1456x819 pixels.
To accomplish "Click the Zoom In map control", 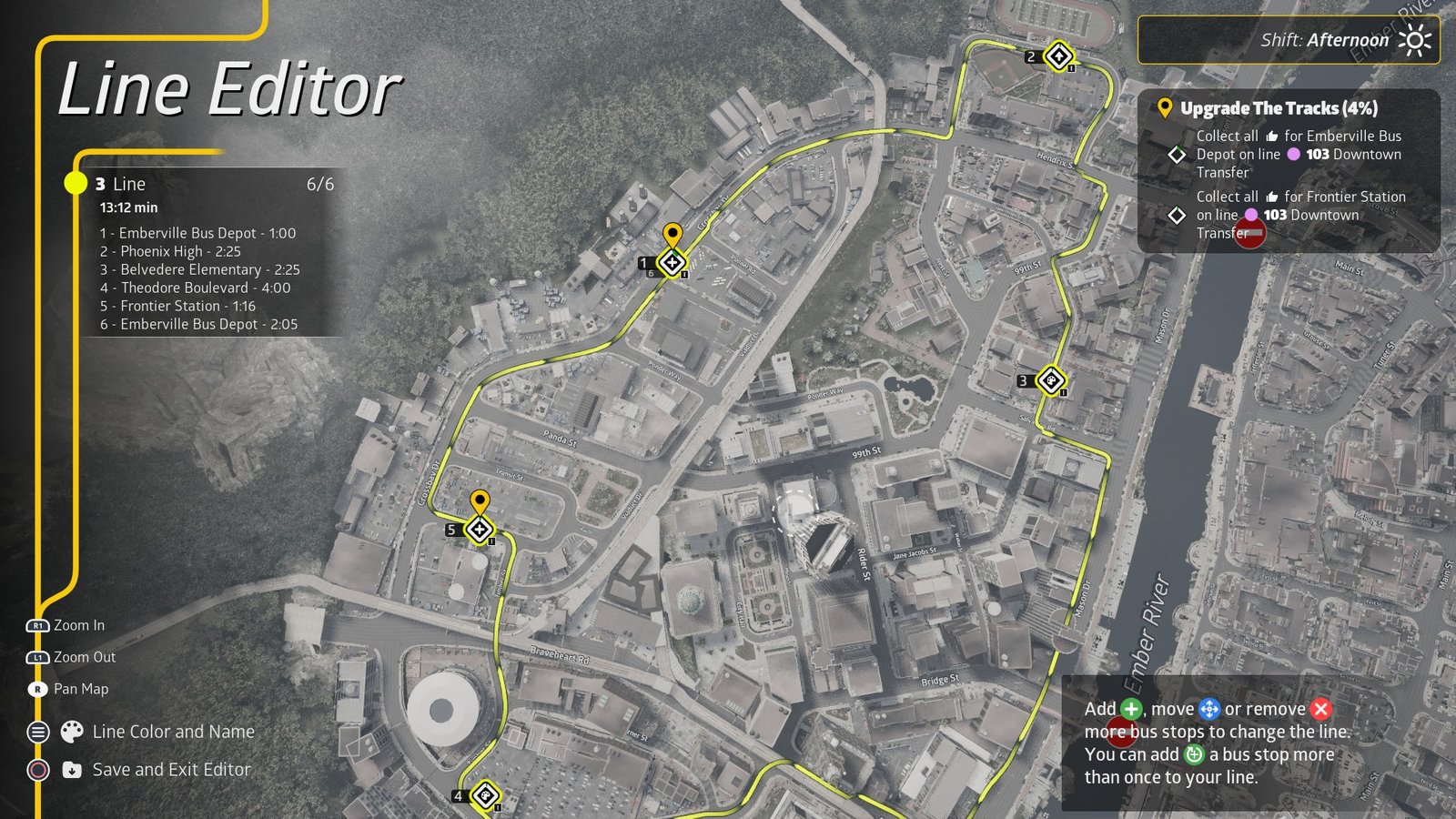I will (78, 625).
